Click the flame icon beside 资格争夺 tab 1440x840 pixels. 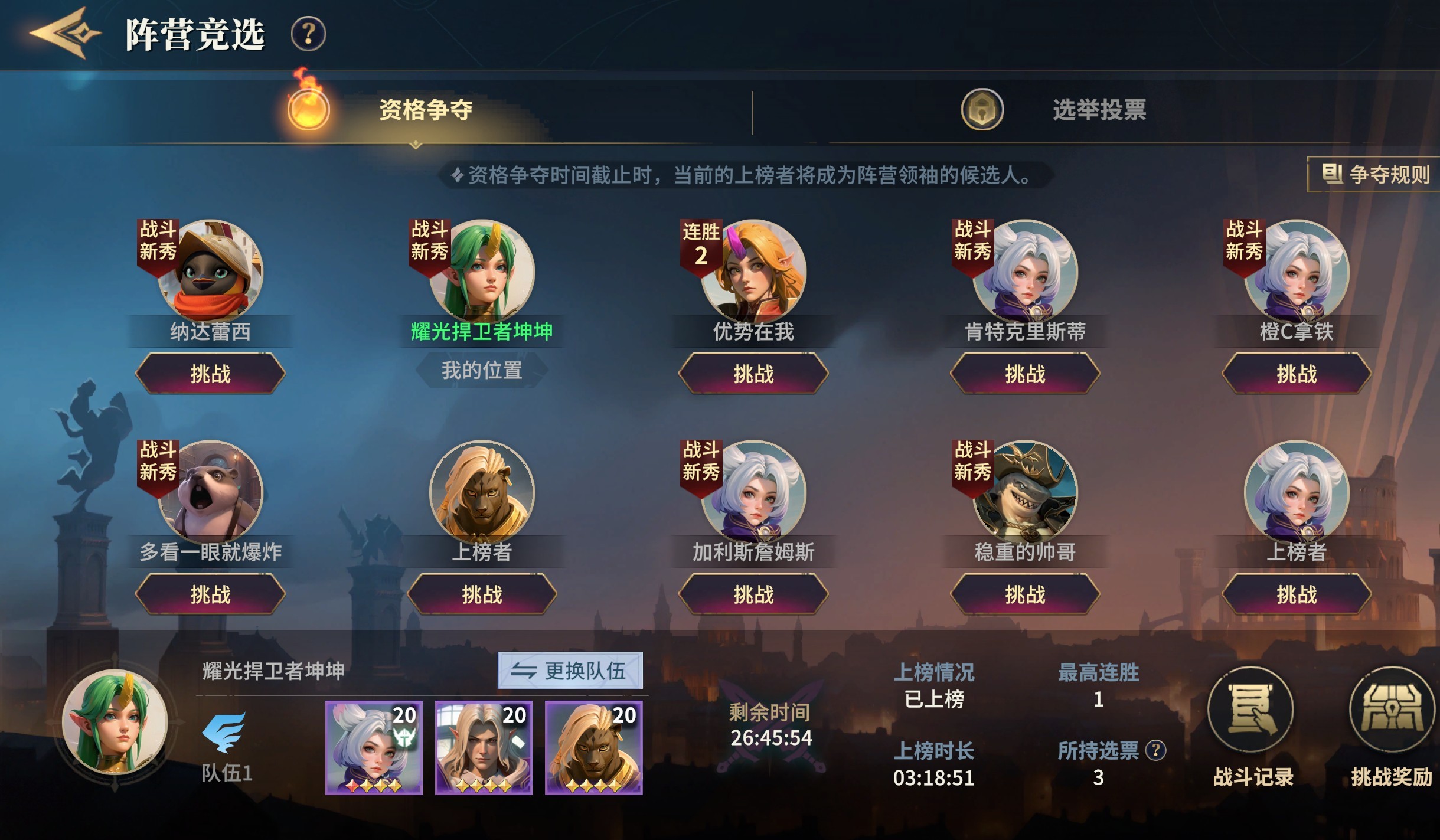coord(306,111)
